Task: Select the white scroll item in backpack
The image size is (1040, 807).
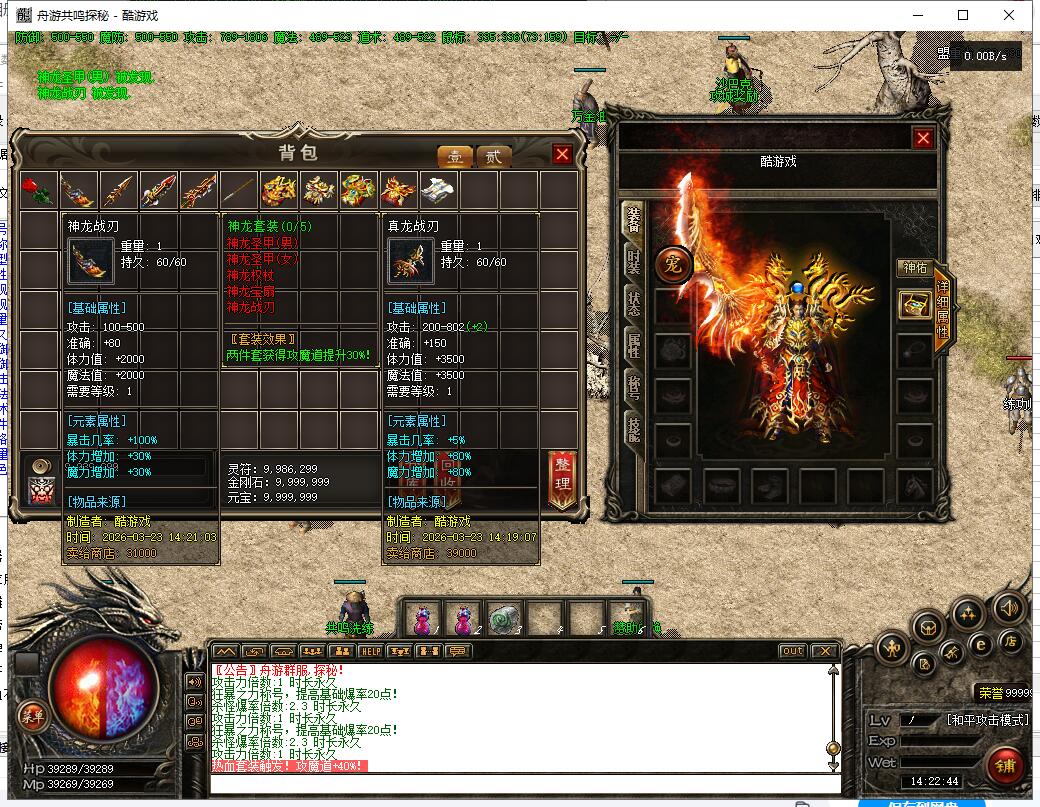Action: 438,190
